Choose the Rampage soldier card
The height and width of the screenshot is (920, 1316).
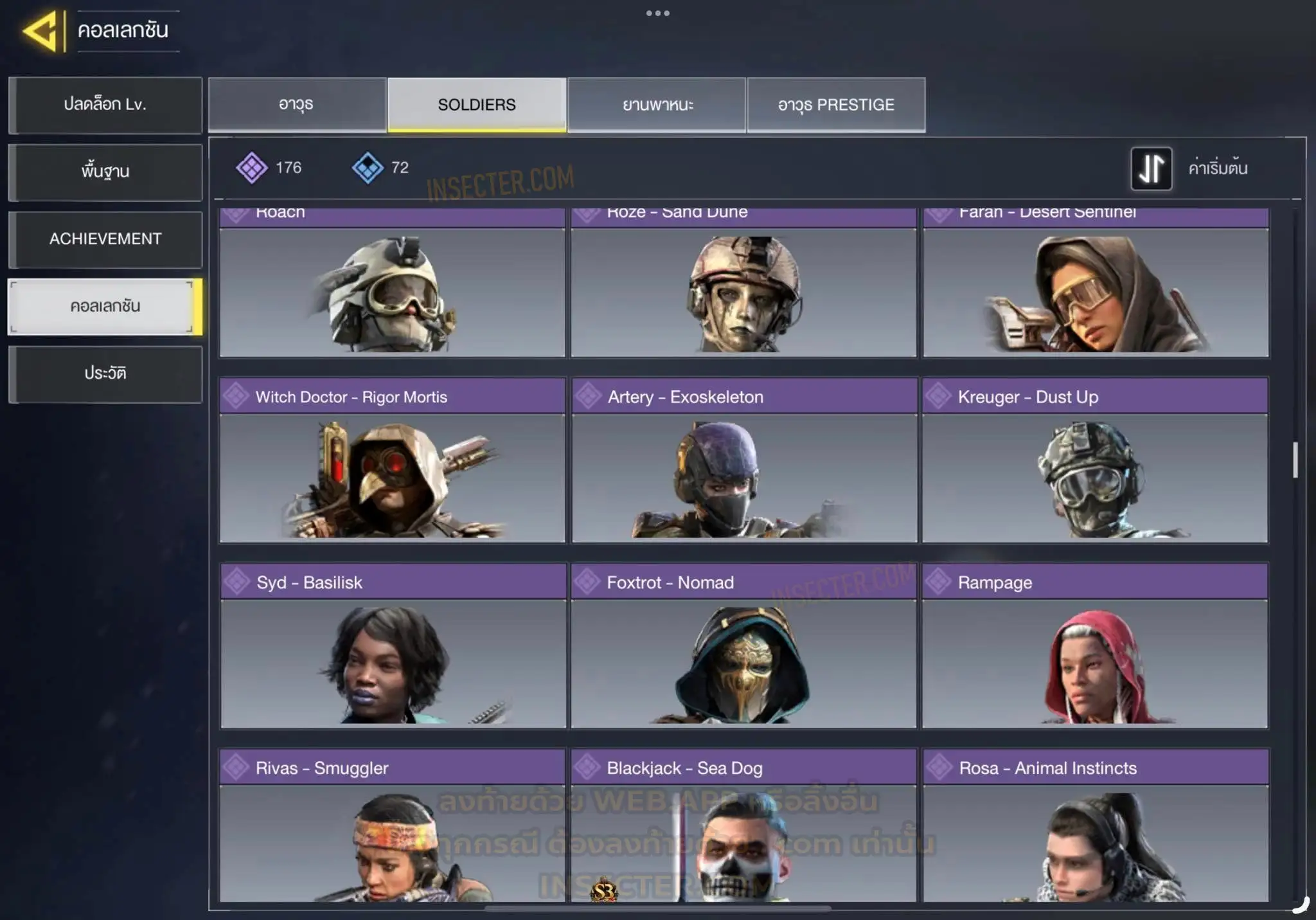coord(1095,645)
